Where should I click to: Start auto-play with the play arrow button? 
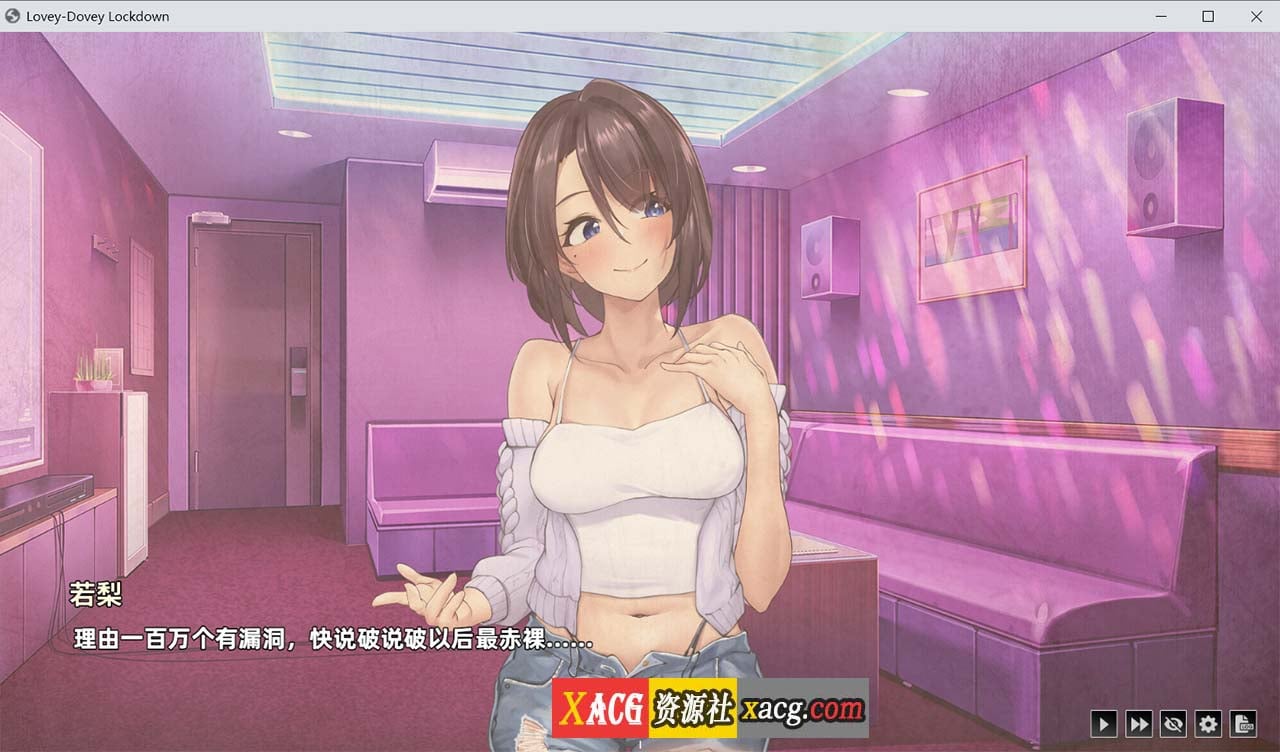point(1103,723)
